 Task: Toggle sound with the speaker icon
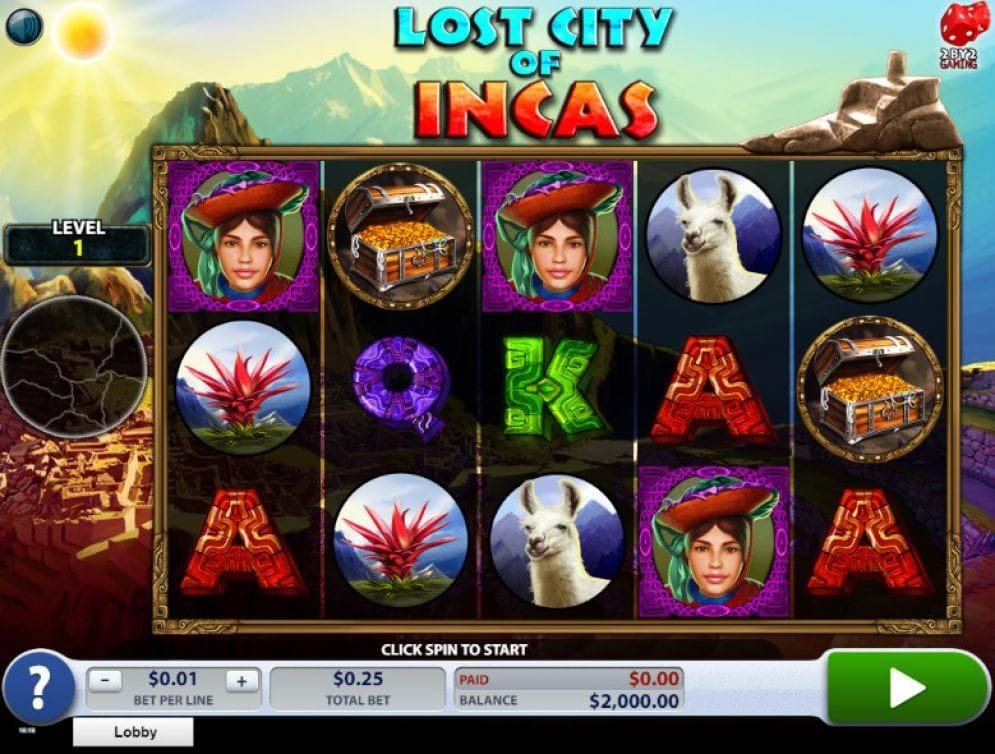[24, 27]
